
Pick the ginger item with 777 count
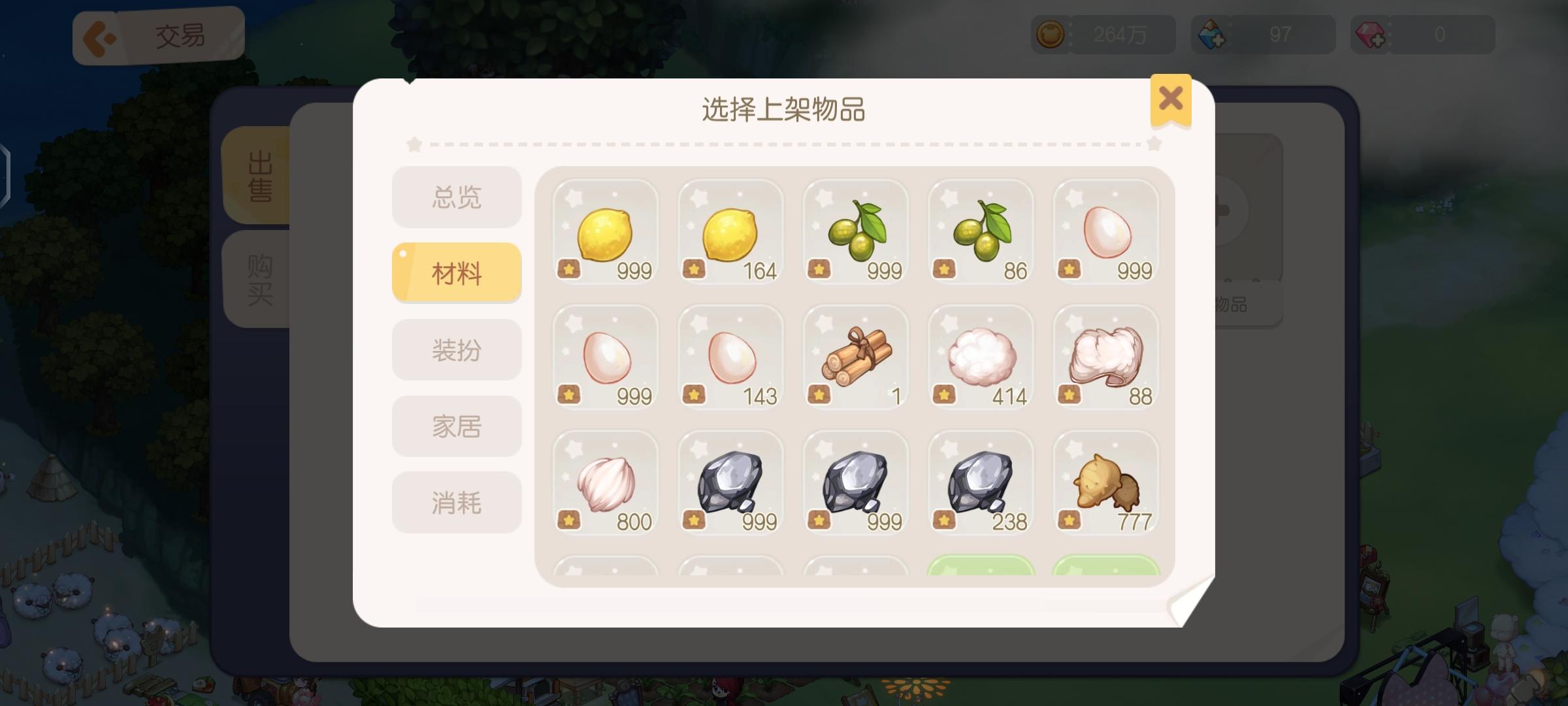(1106, 484)
